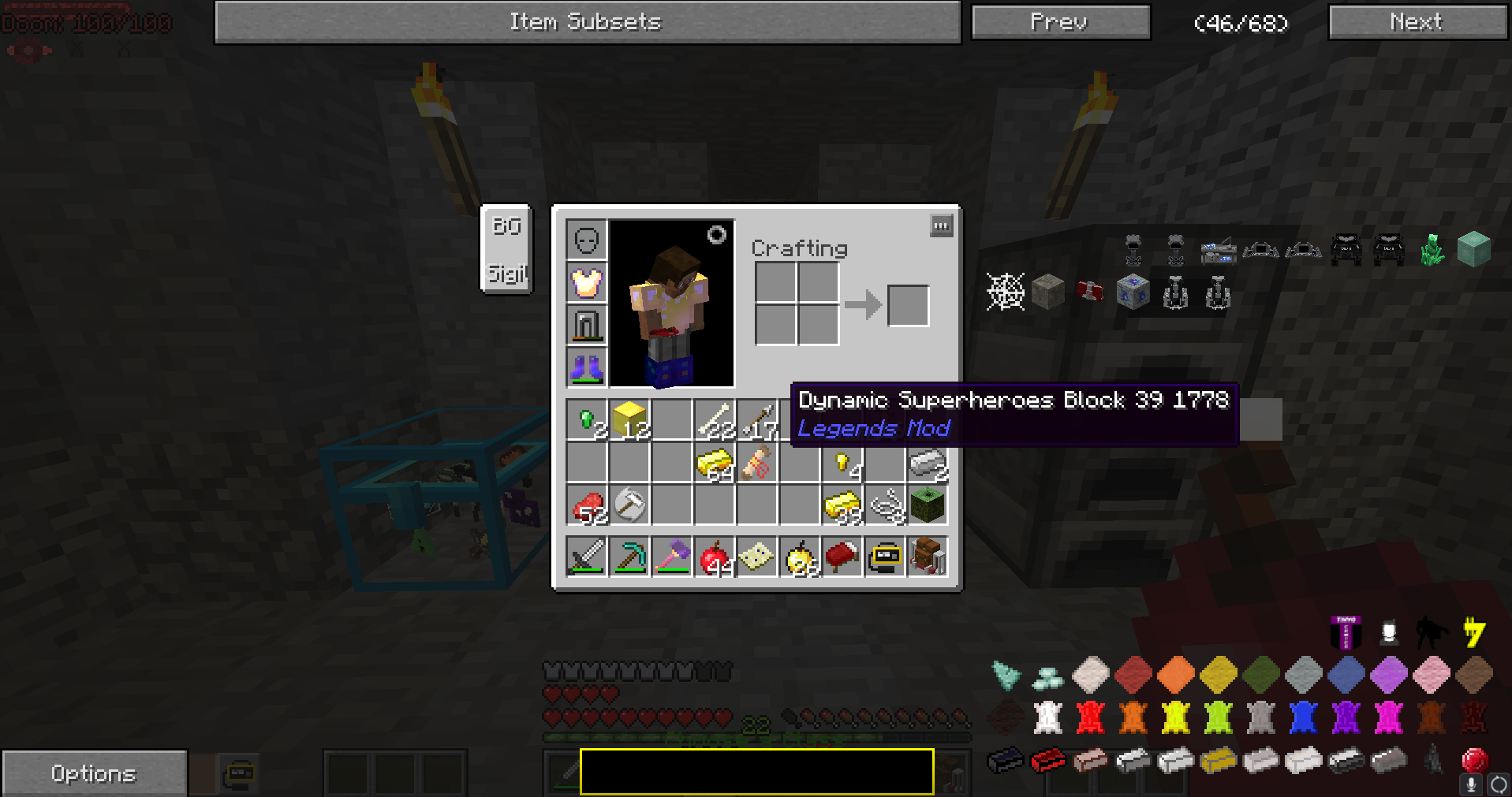1512x797 pixels.
Task: Switch to the BG Sigil side tab
Action: 506,248
